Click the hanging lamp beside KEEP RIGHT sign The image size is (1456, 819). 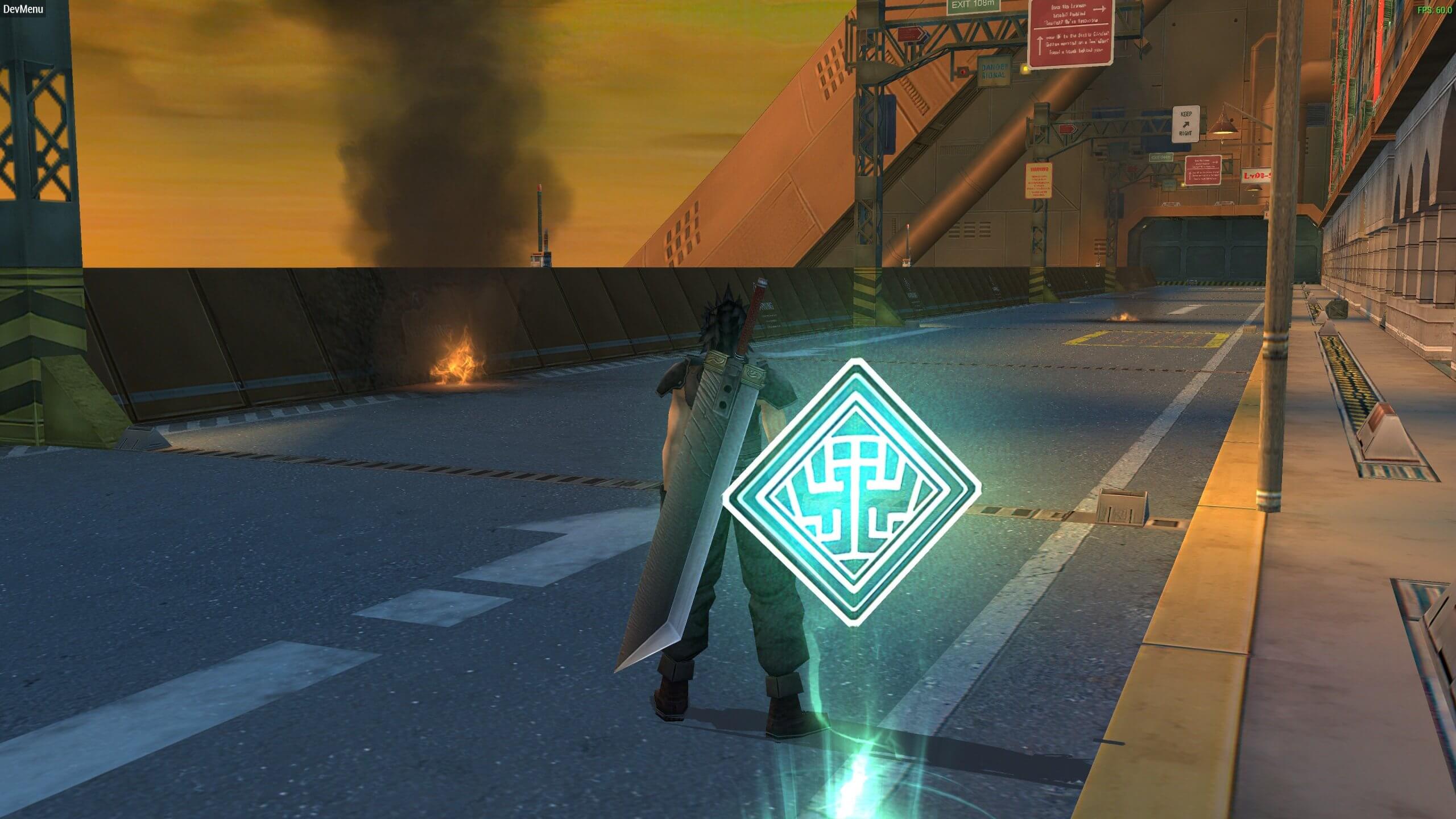pos(1223,128)
